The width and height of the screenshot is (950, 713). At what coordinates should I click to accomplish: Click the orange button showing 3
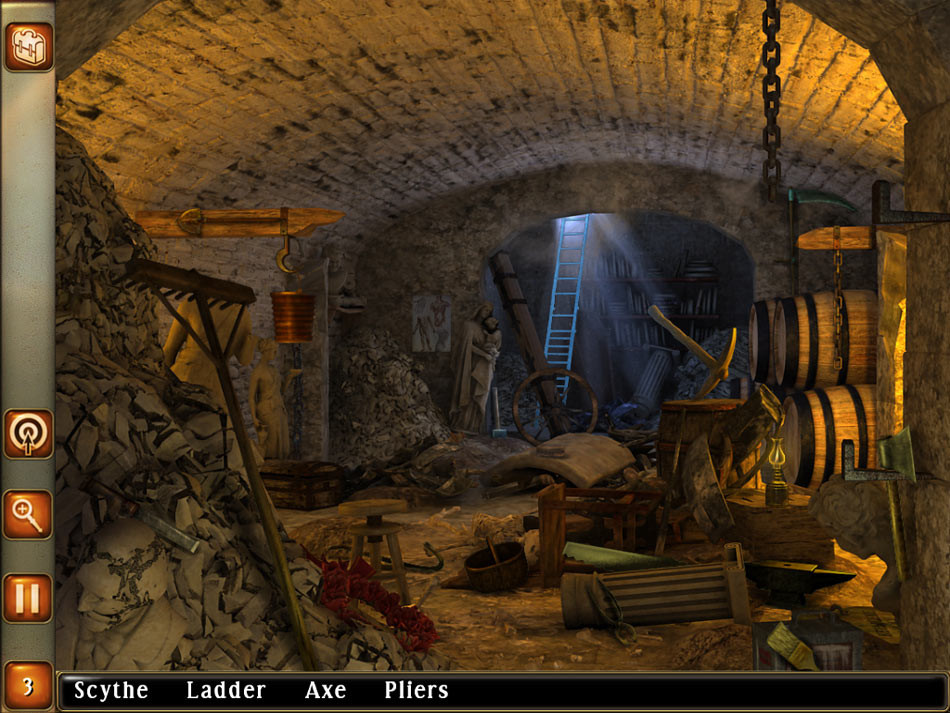pyautogui.click(x=28, y=686)
